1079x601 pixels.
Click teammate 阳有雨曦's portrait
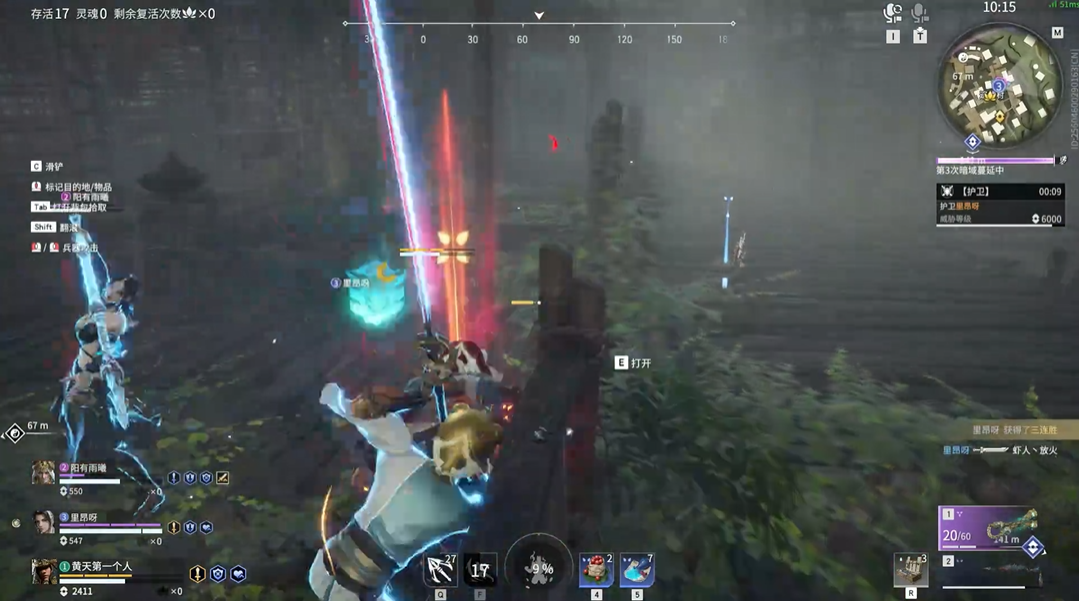pos(43,473)
